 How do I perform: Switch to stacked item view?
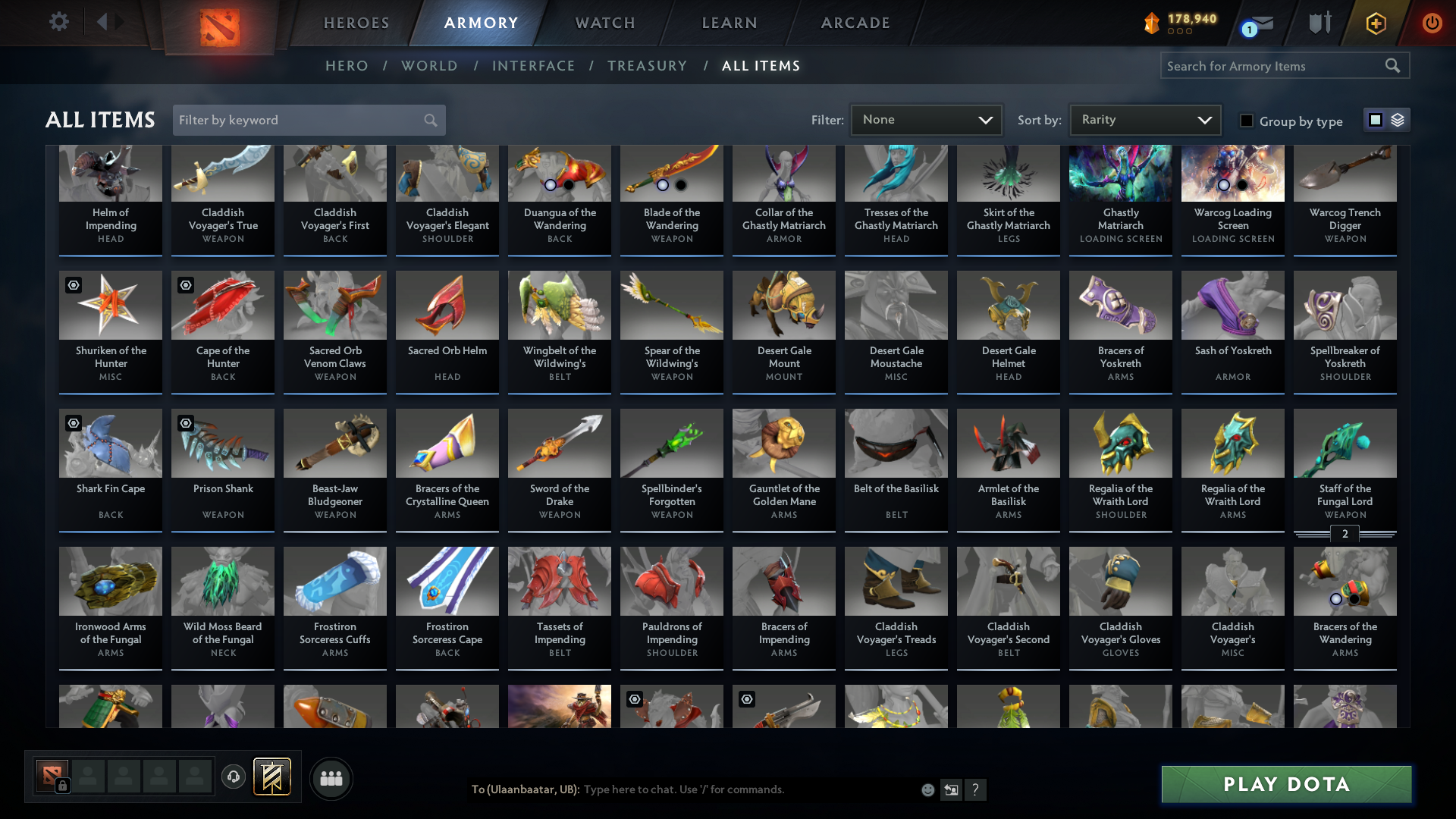(1398, 120)
